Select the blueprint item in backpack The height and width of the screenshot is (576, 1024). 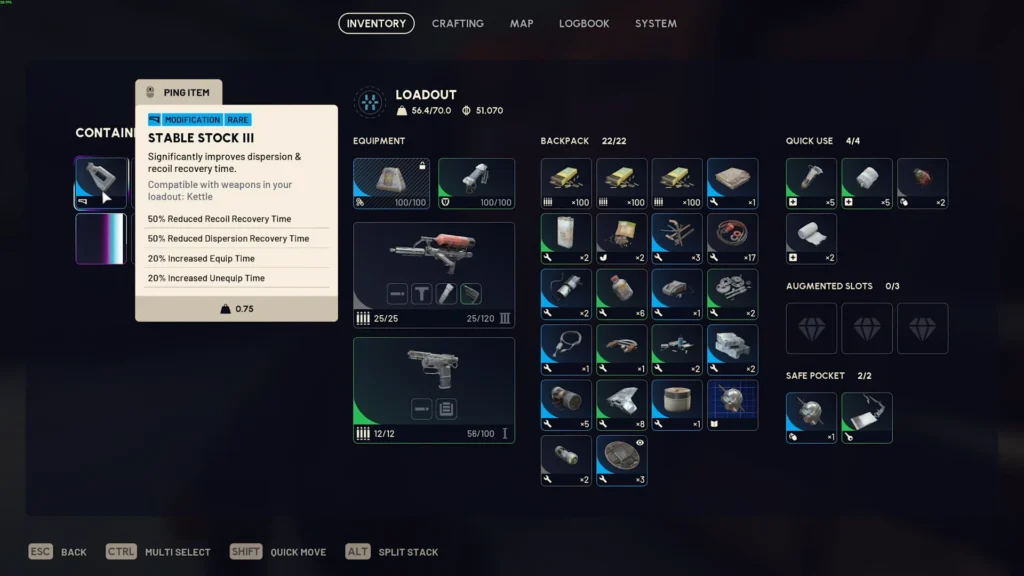732,404
